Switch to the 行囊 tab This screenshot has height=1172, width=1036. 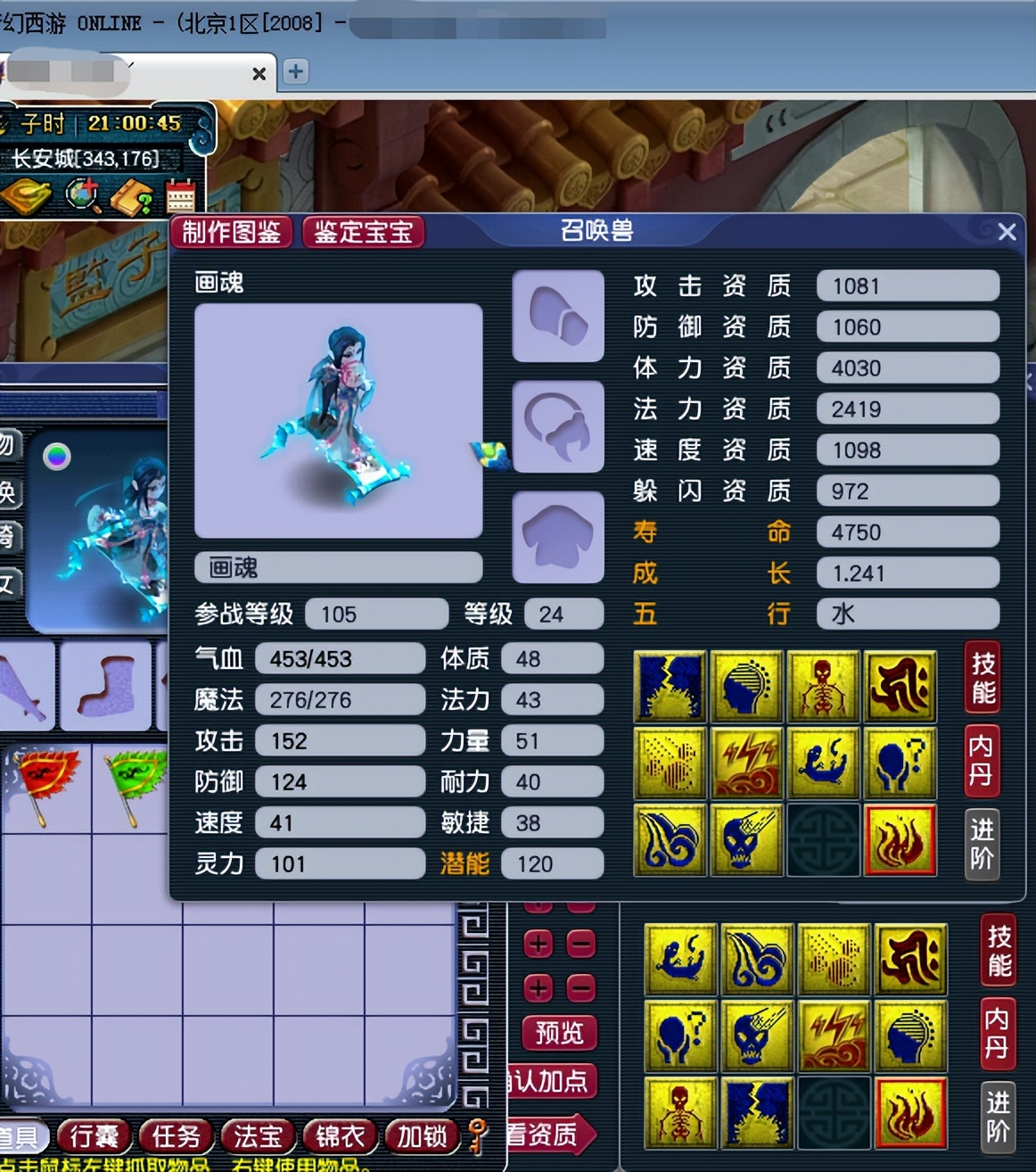pos(95,1135)
